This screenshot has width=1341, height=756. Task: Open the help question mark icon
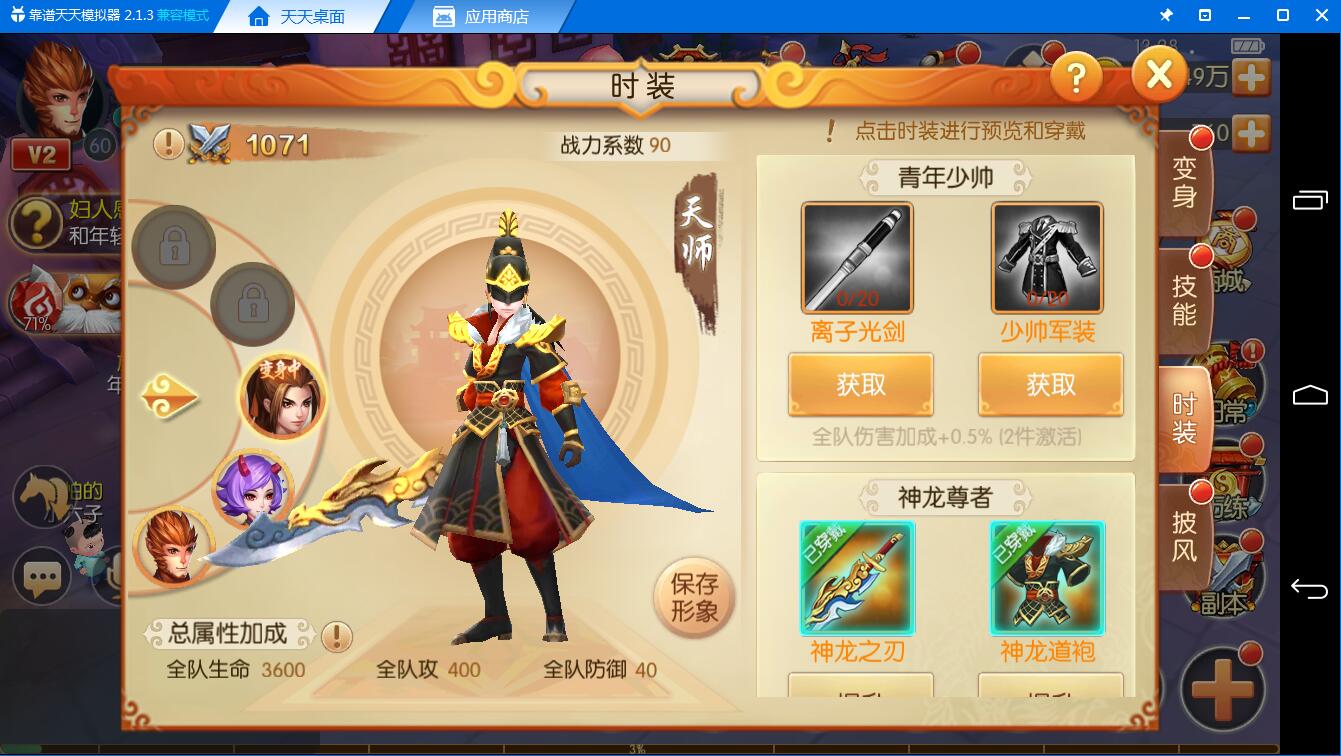coord(1077,76)
